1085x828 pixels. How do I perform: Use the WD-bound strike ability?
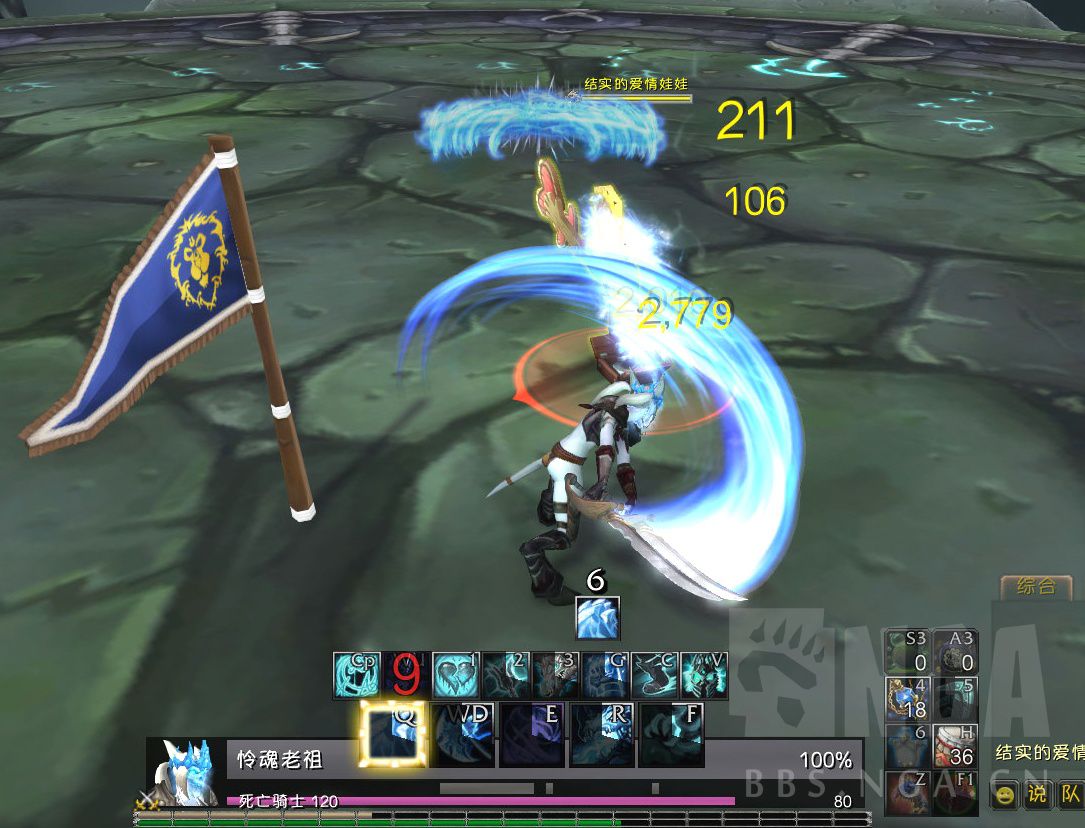tap(463, 735)
